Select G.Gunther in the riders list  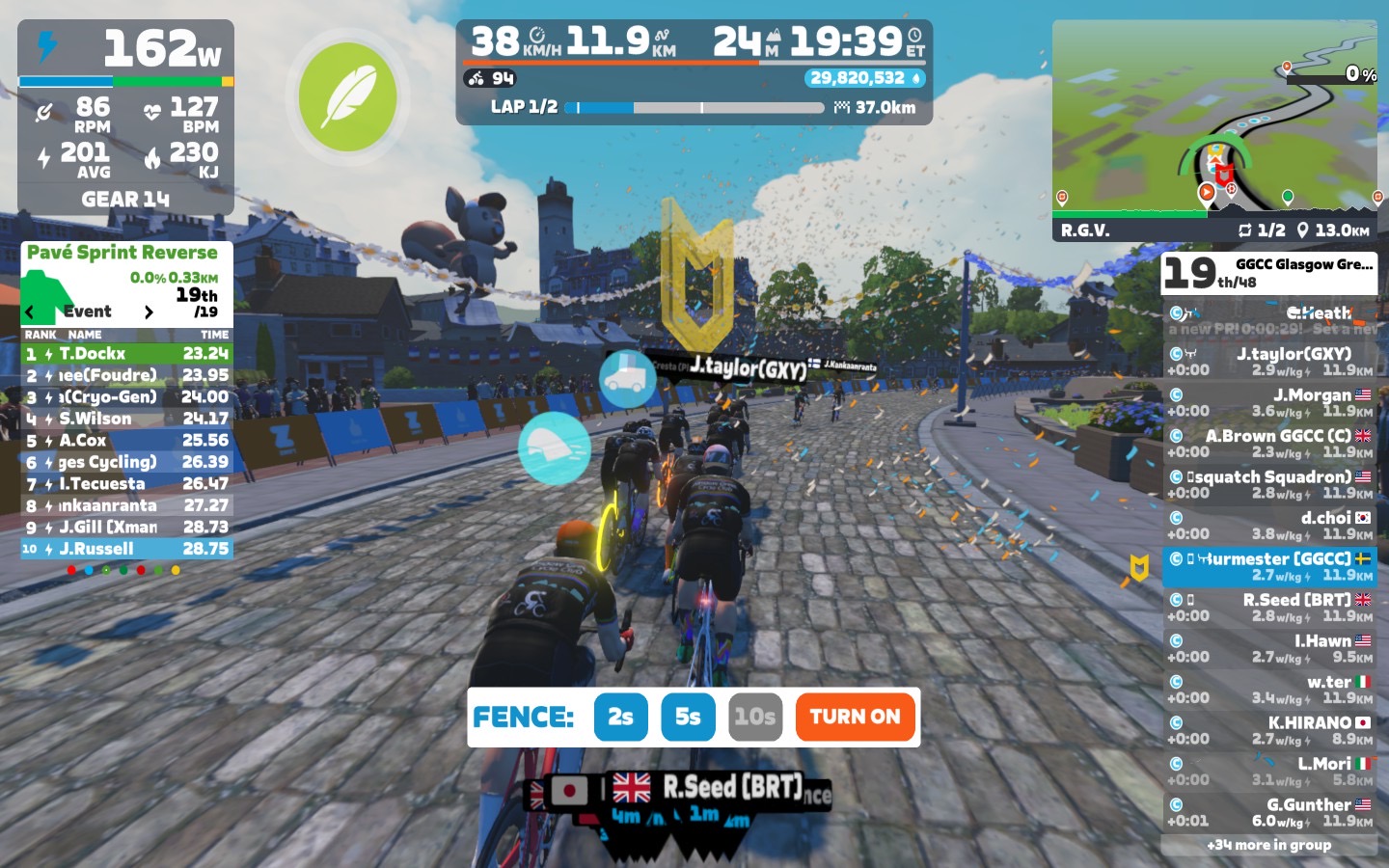click(1269, 812)
